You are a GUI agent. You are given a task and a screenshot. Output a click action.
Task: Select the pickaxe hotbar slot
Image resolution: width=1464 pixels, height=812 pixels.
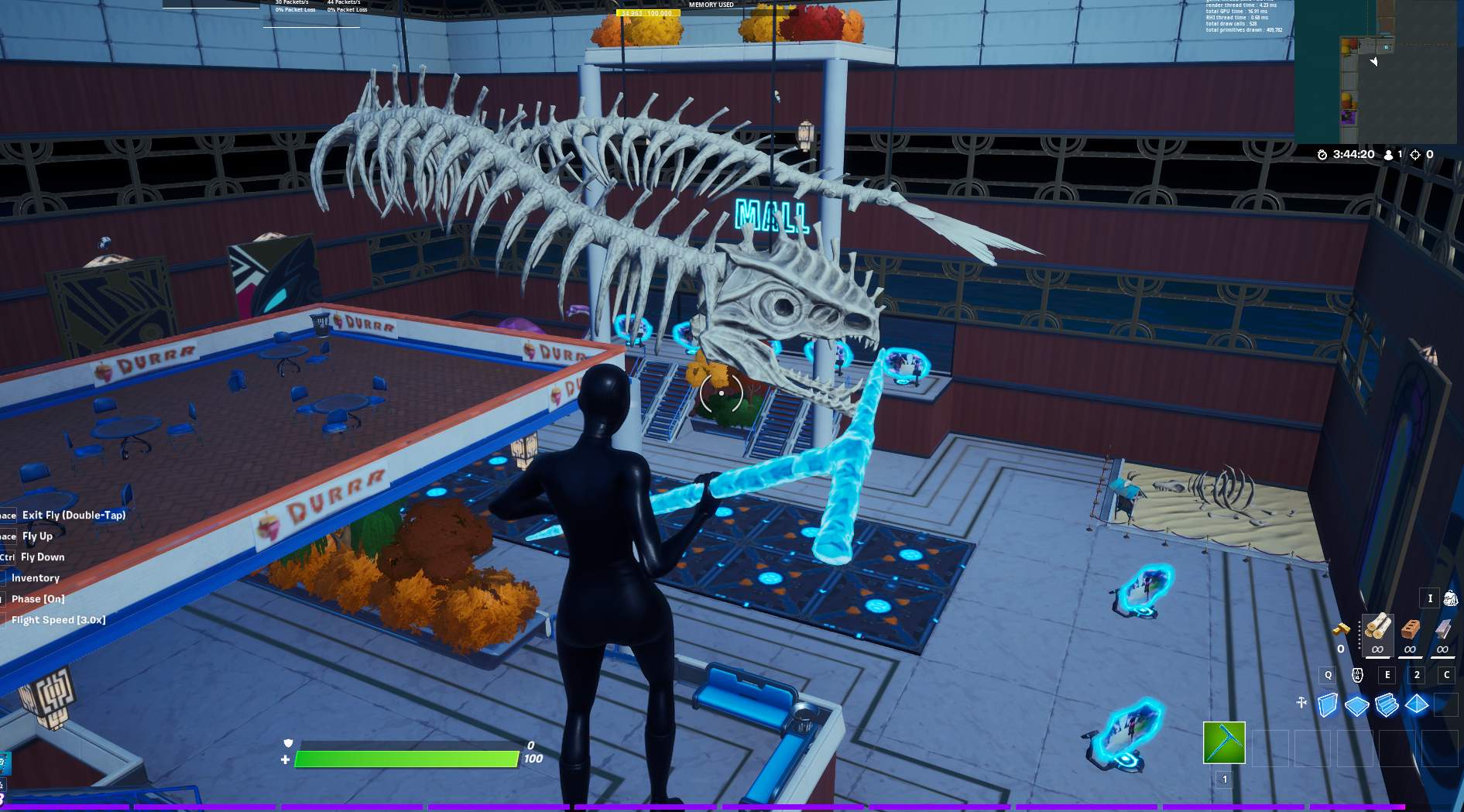1224,742
